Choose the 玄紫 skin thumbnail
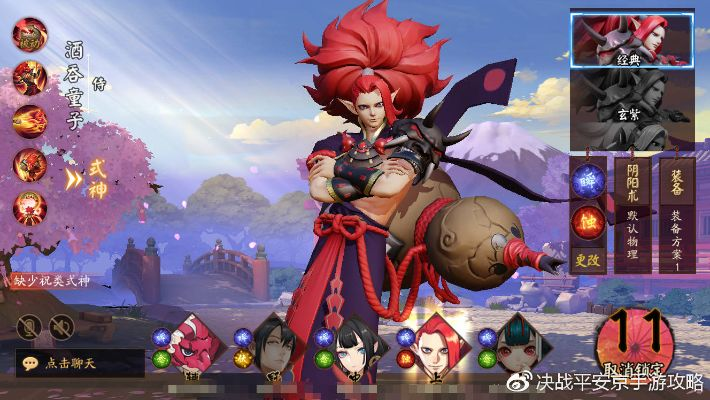710x400 pixels. point(631,109)
